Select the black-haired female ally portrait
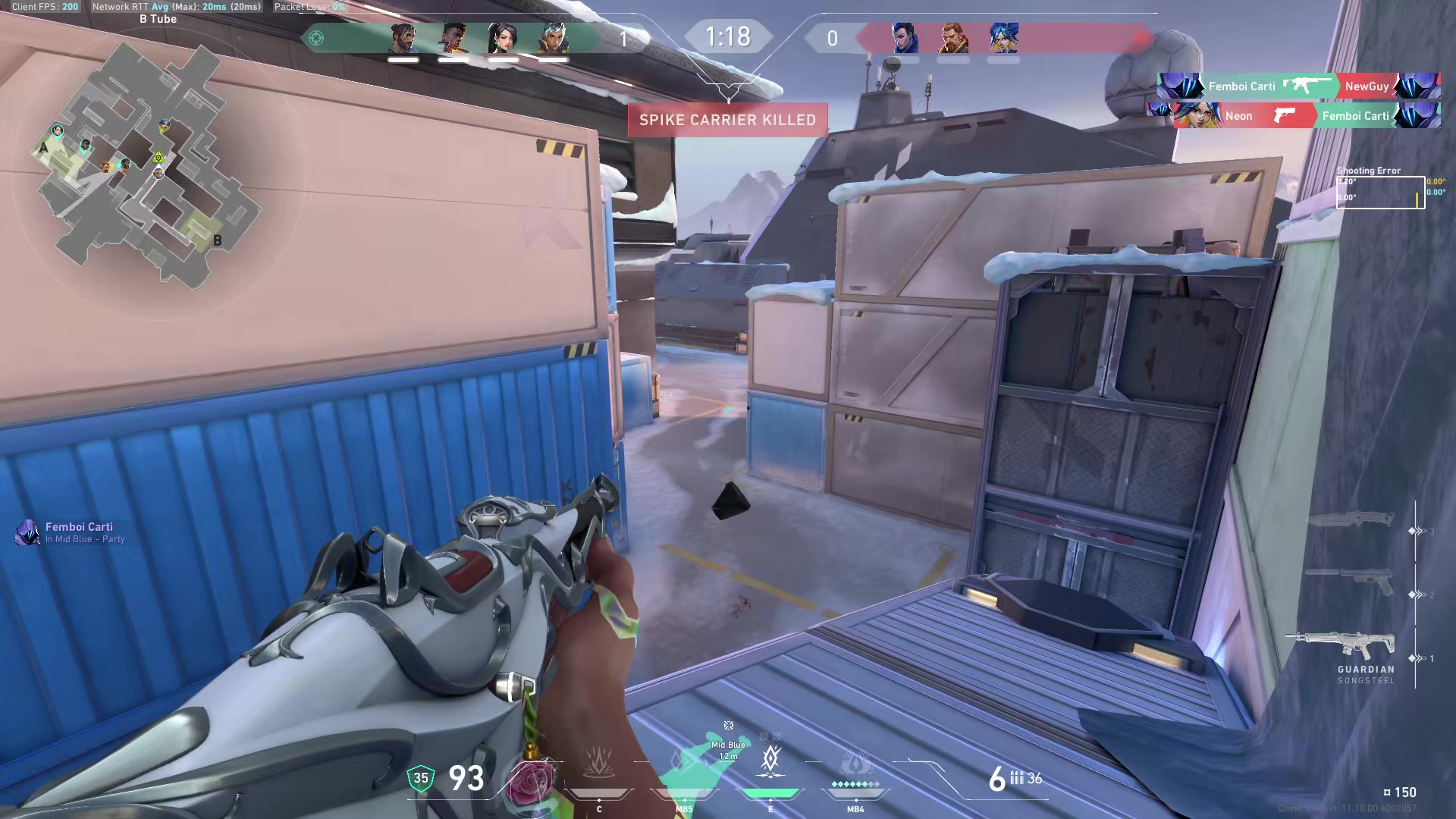 coord(503,38)
